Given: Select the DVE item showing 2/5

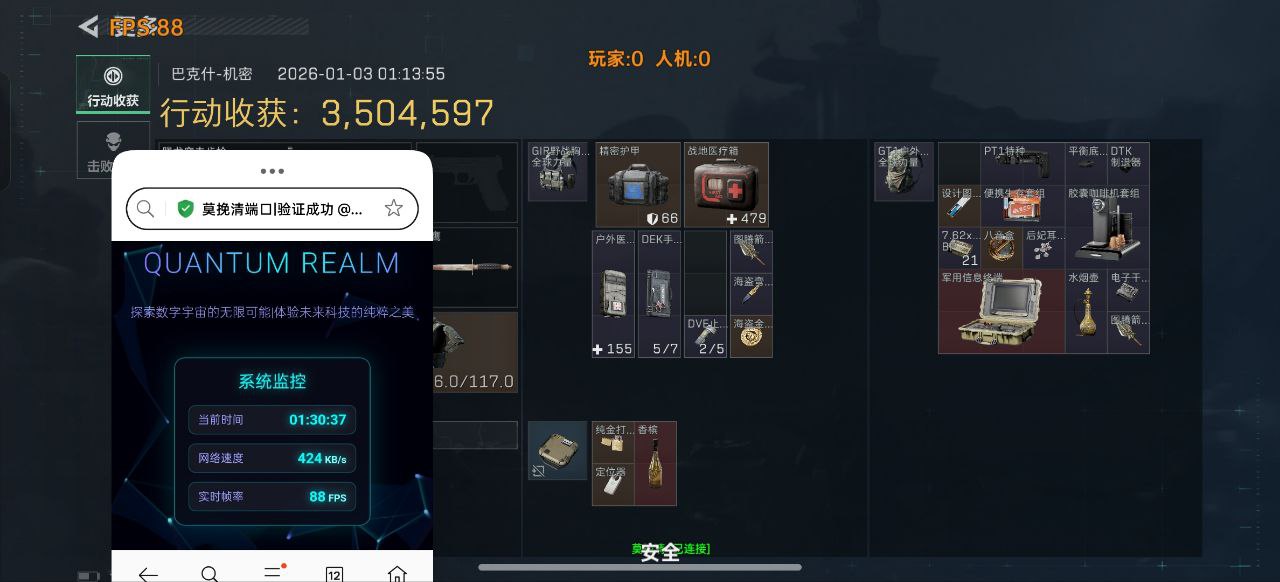Looking at the screenshot, I should click(706, 336).
